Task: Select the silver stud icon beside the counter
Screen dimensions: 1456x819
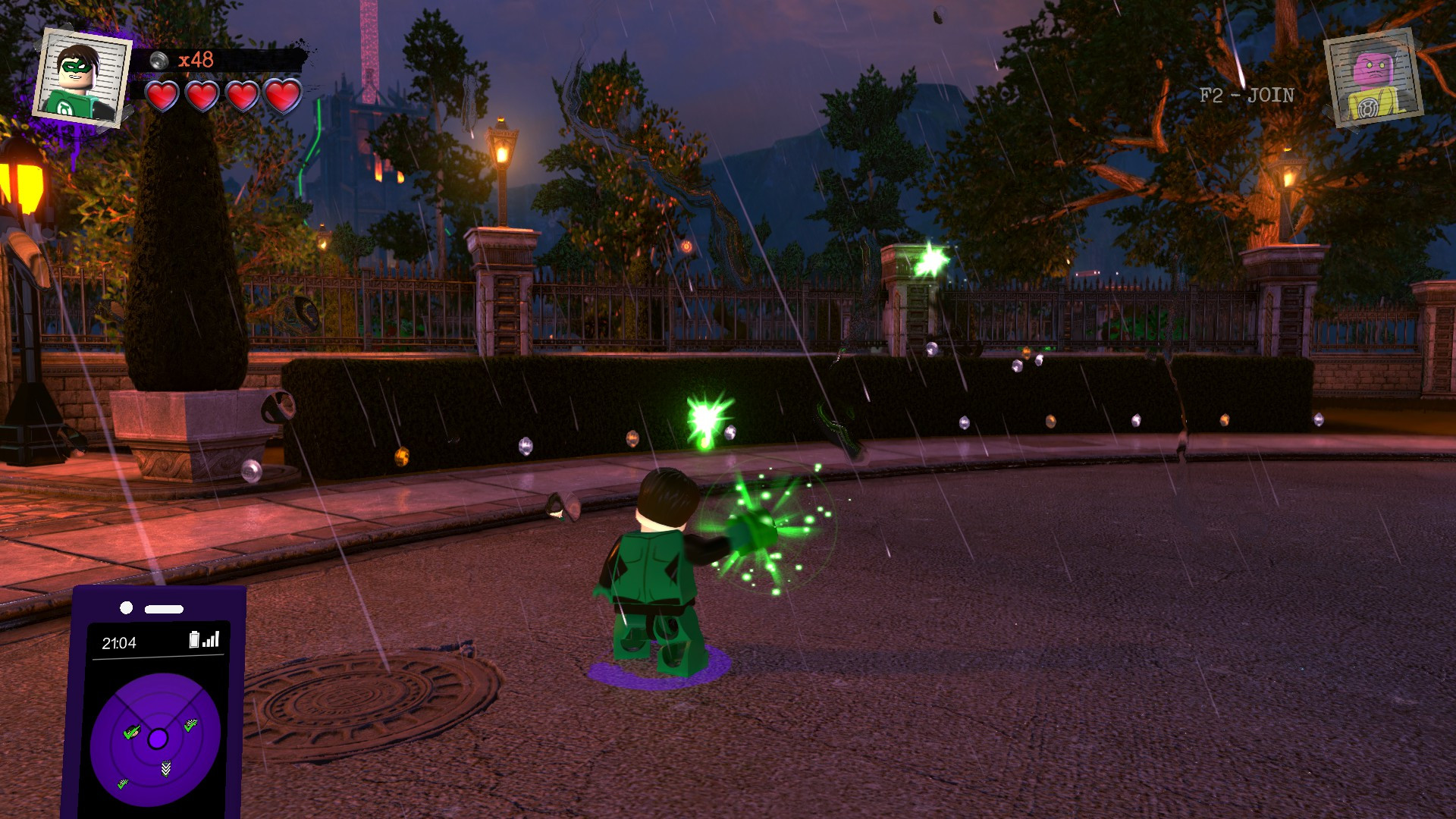Action: coord(160,59)
